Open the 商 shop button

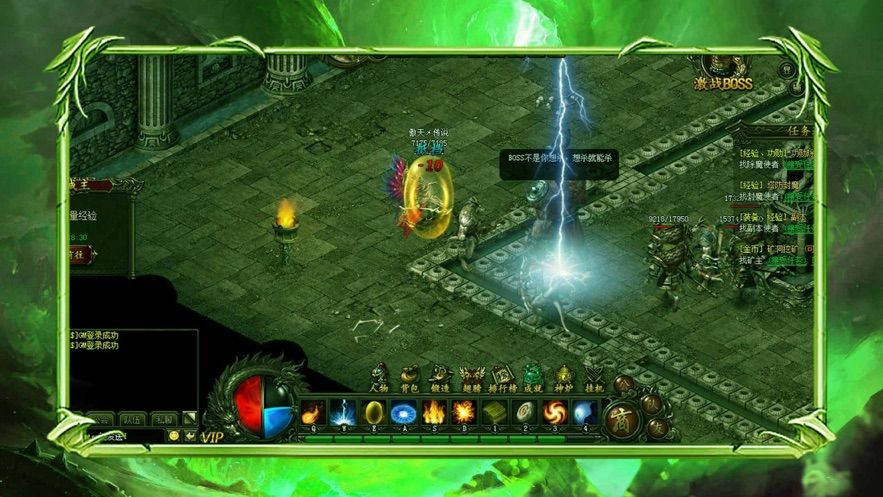tap(621, 418)
